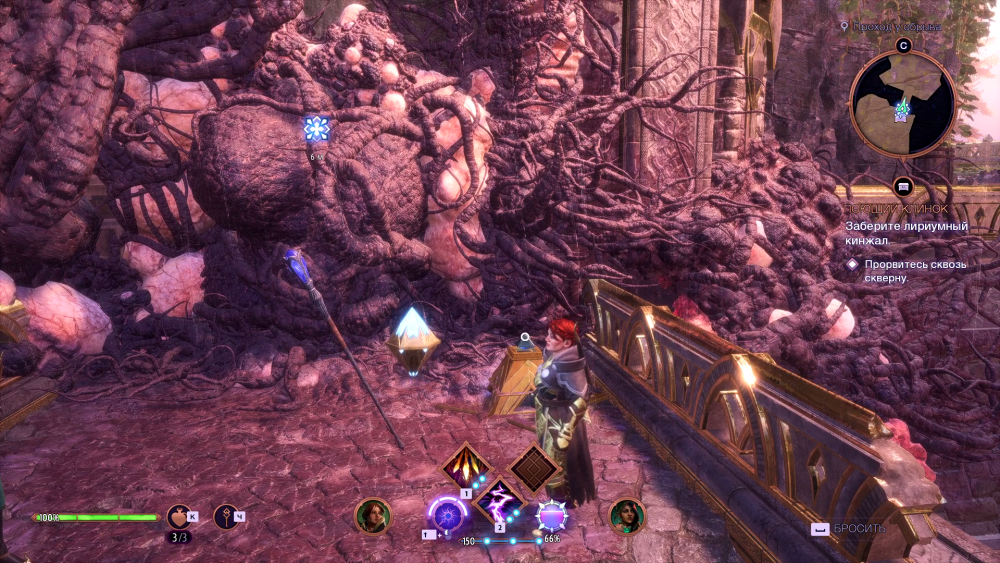The image size is (1000, 563).
Task: Use the healing potion icon
Action: 178,516
